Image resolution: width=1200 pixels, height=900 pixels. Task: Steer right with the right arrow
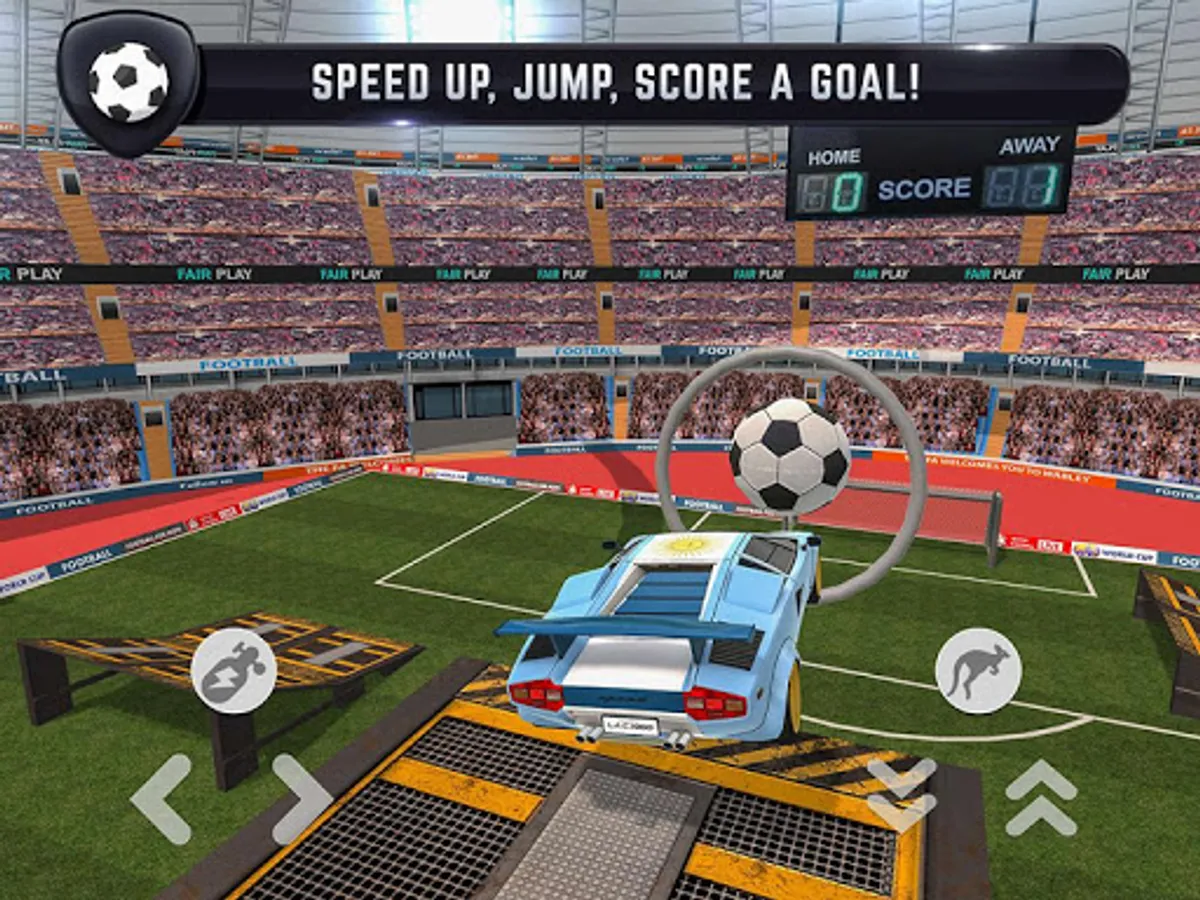pos(302,798)
